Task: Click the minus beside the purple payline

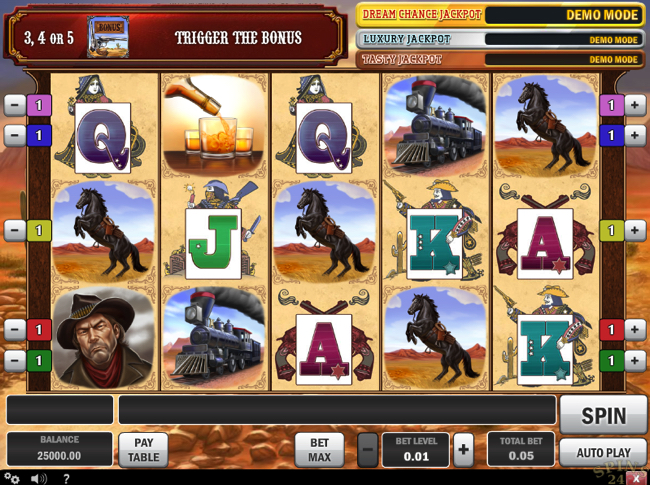Action: click(x=15, y=104)
